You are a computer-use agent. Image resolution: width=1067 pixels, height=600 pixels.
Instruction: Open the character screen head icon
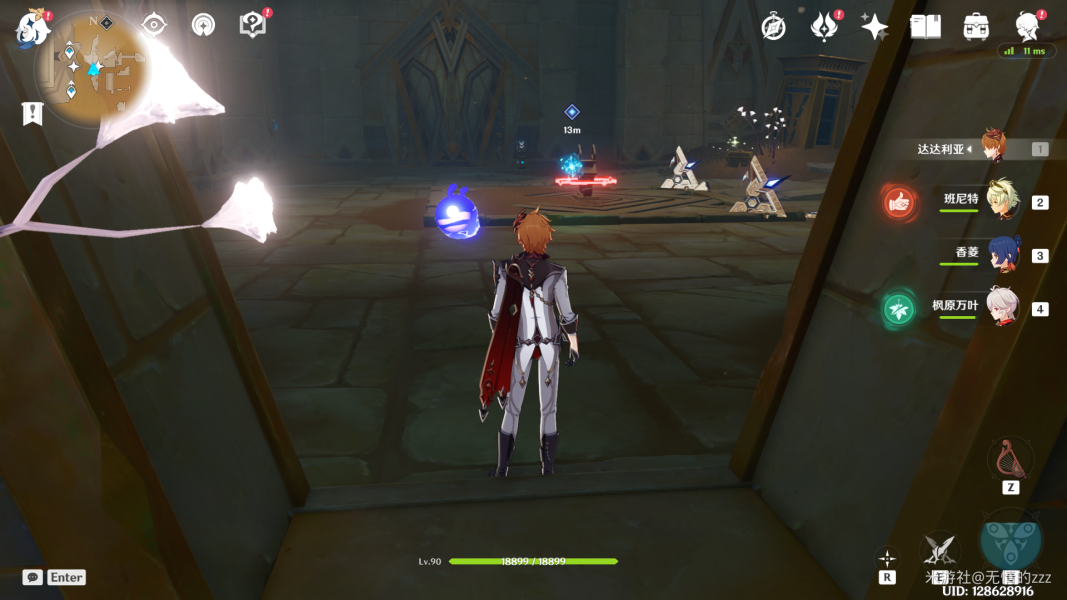pos(1026,25)
